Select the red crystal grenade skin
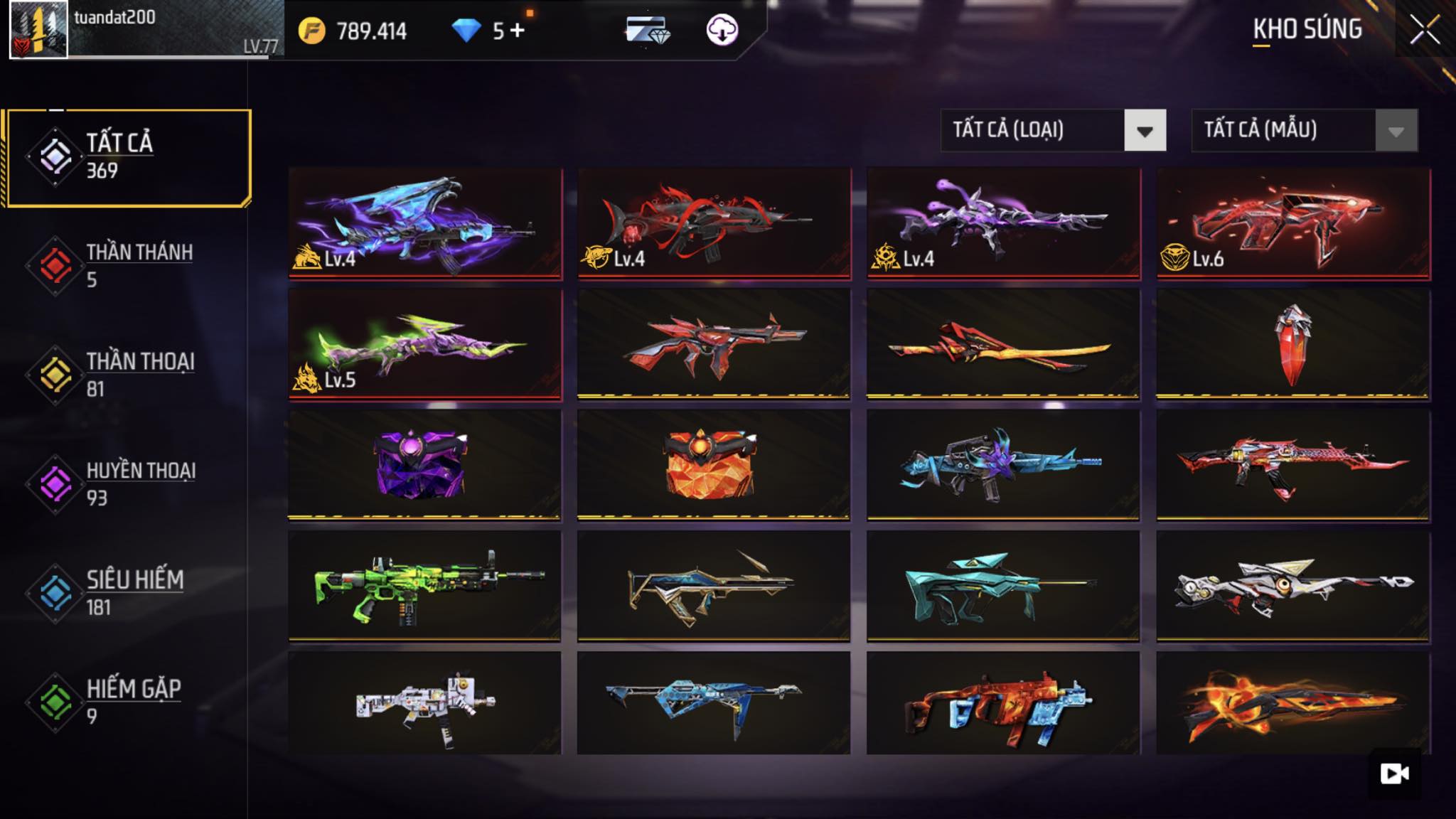The height and width of the screenshot is (819, 1456). click(x=1293, y=344)
